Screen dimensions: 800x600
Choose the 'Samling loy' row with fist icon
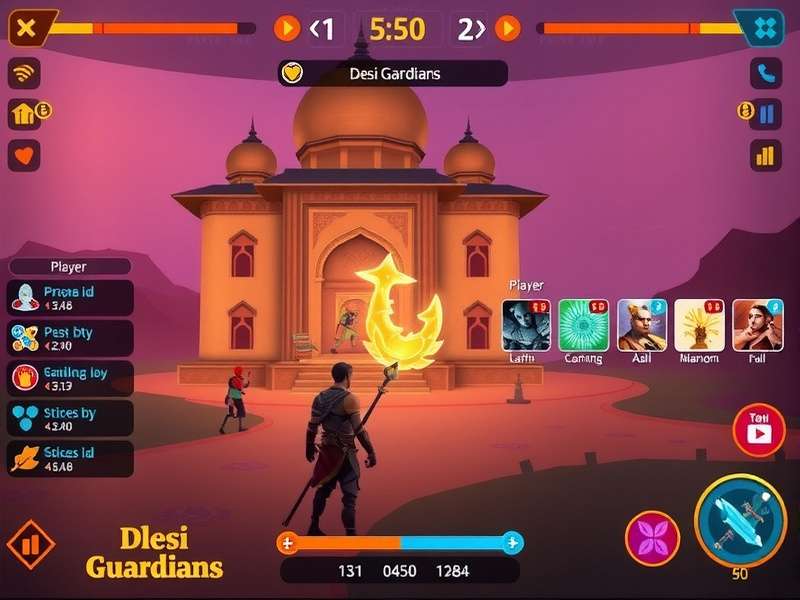70,379
